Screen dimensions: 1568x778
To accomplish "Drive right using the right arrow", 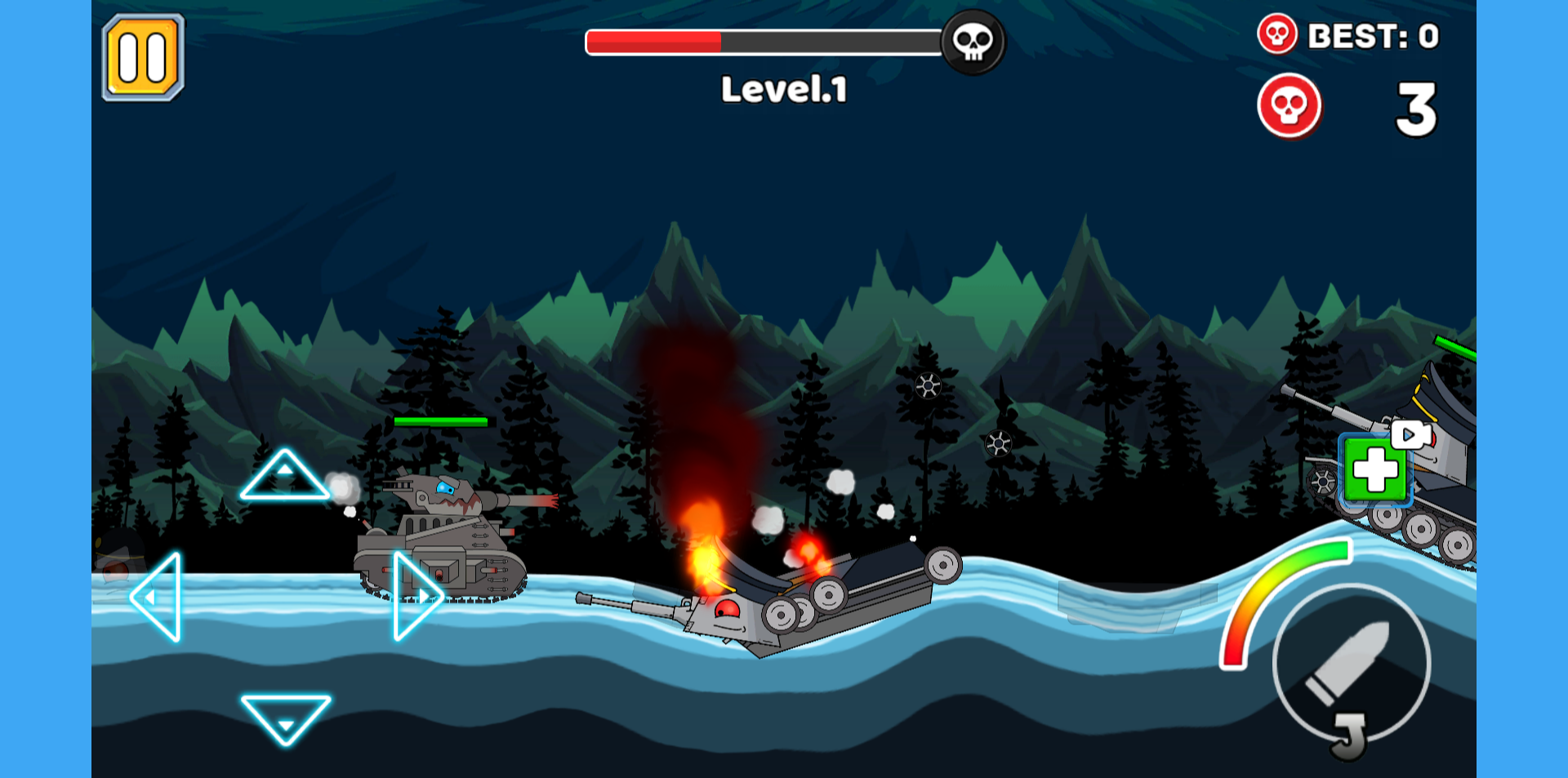I will pos(416,596).
